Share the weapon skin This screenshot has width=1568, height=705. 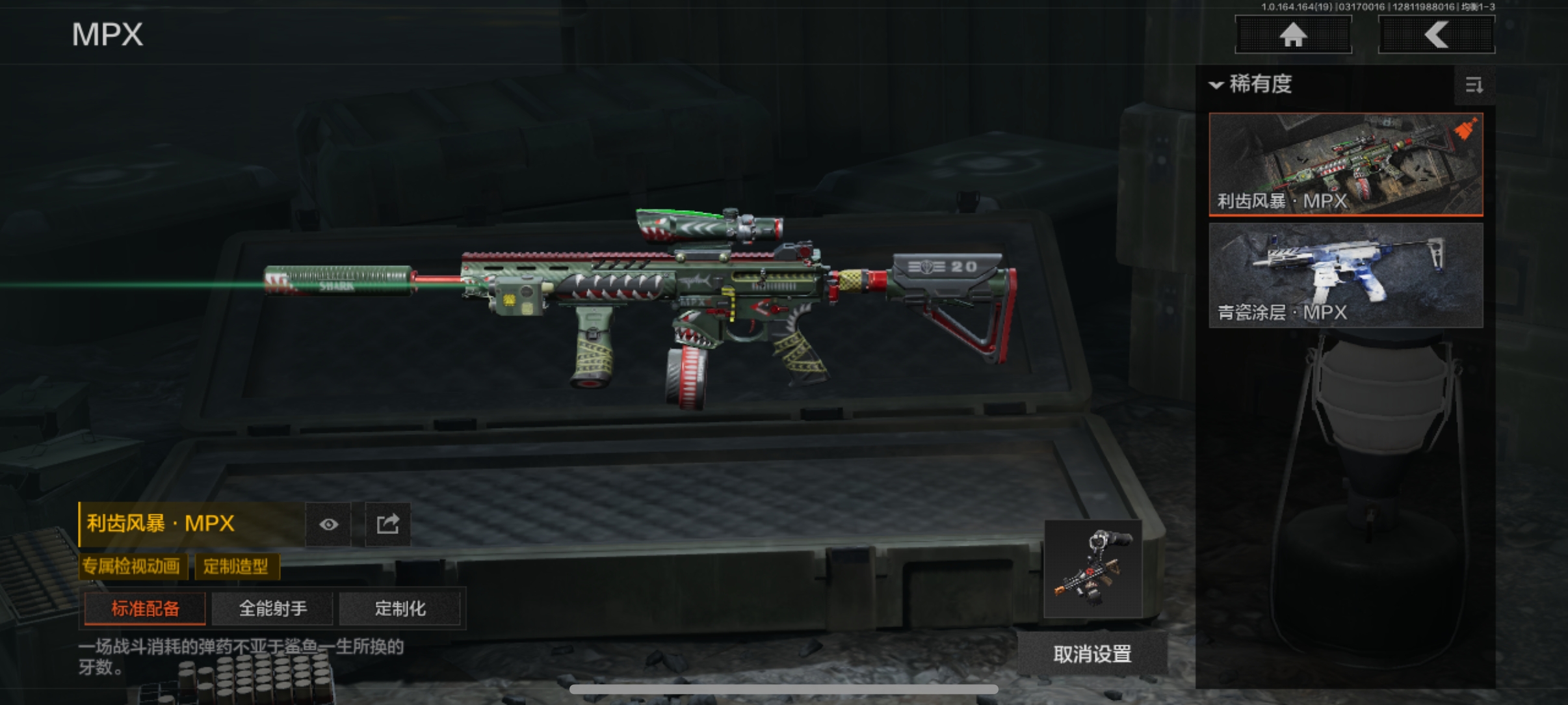(x=387, y=524)
